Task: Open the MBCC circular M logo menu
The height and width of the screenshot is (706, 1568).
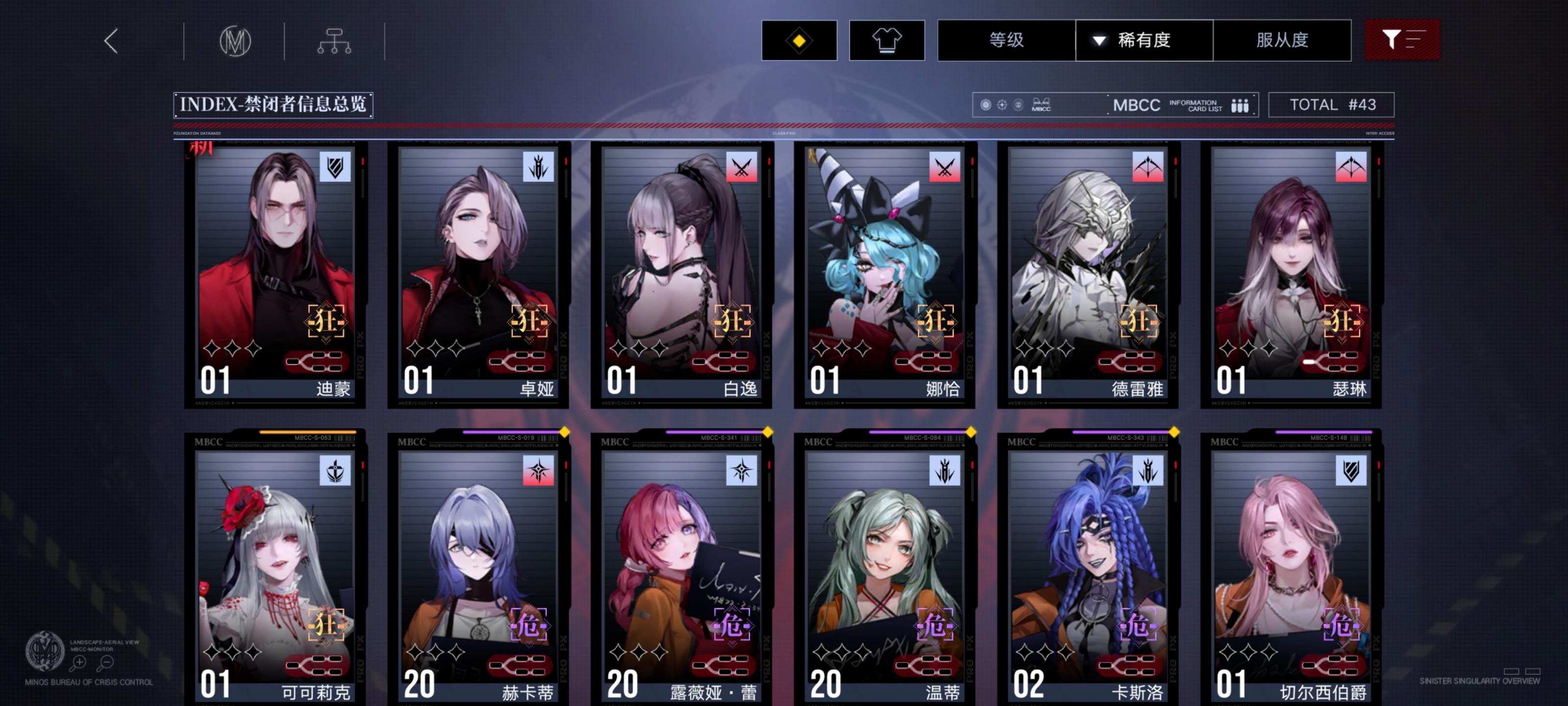Action: pyautogui.click(x=236, y=40)
